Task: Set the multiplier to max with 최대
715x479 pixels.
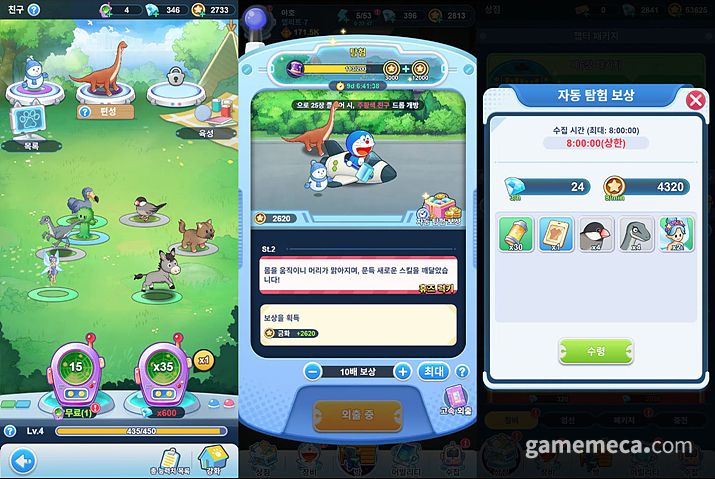Action: [x=433, y=371]
